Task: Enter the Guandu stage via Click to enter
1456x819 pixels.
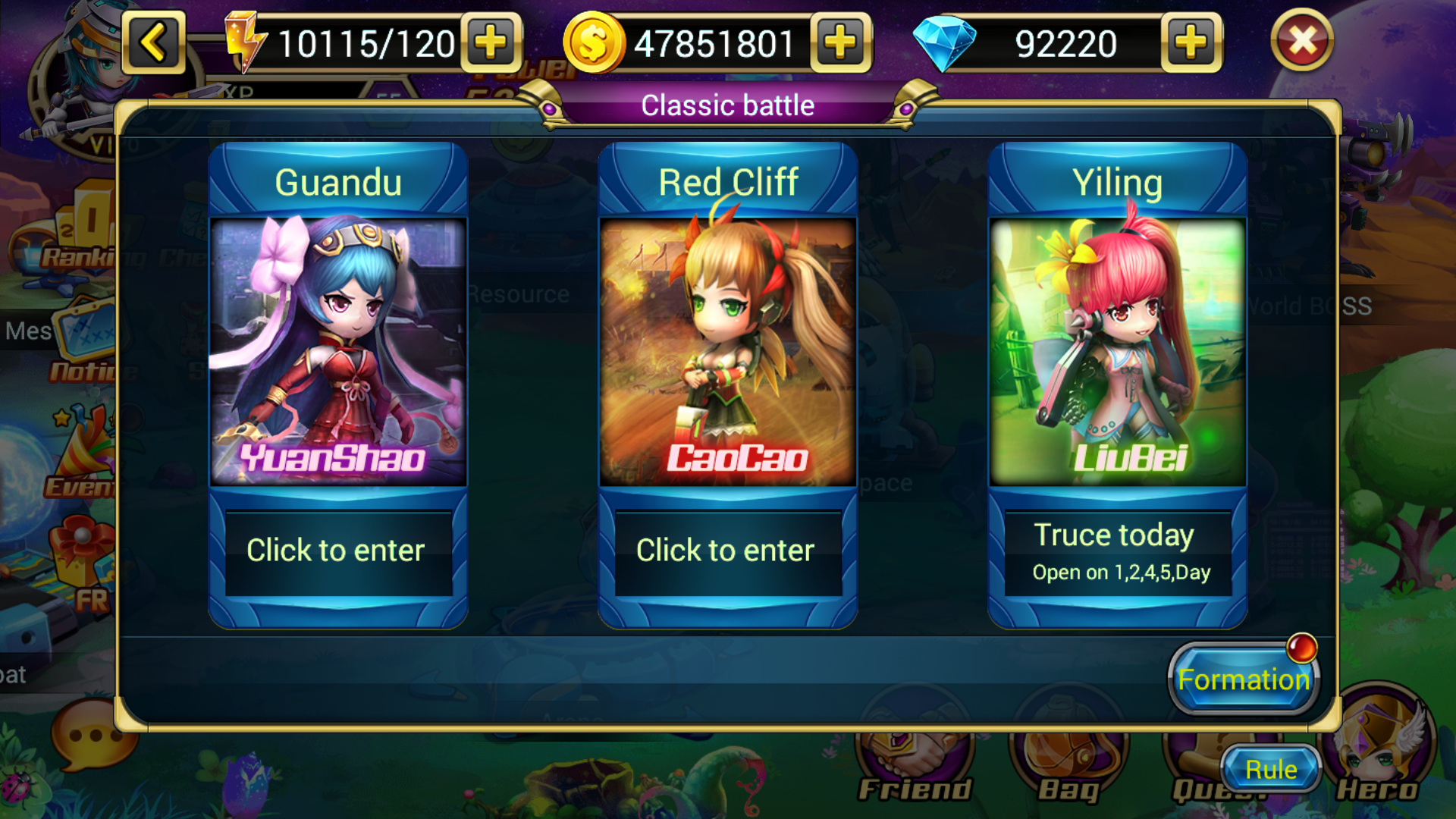Action: (339, 551)
